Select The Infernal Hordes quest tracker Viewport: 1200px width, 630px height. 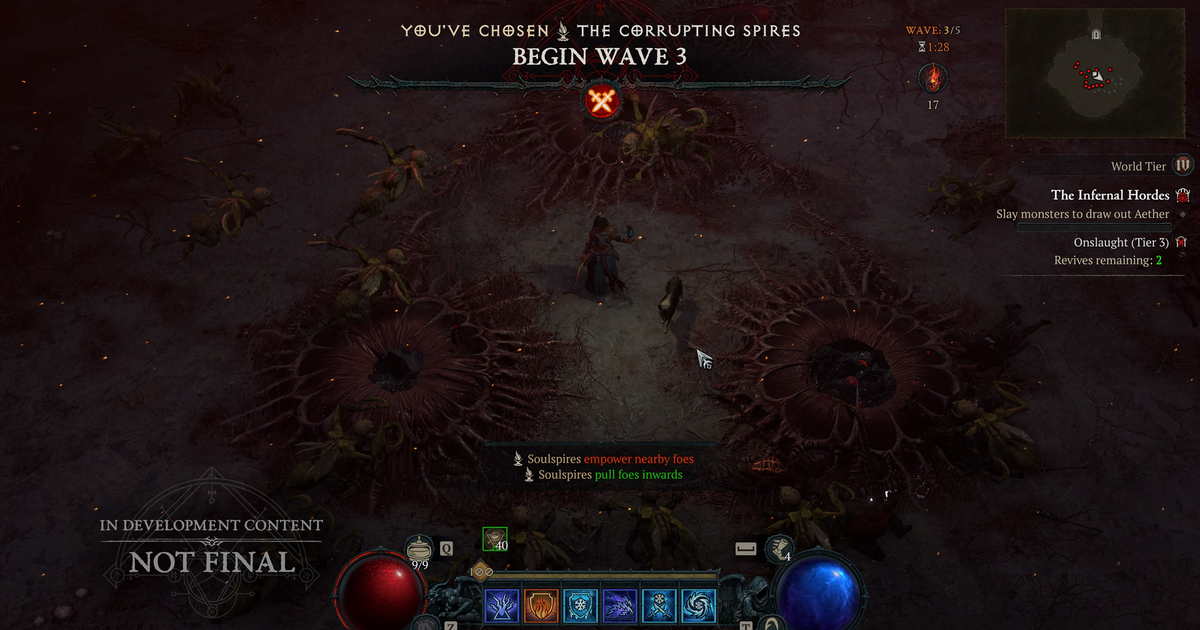coord(1110,195)
